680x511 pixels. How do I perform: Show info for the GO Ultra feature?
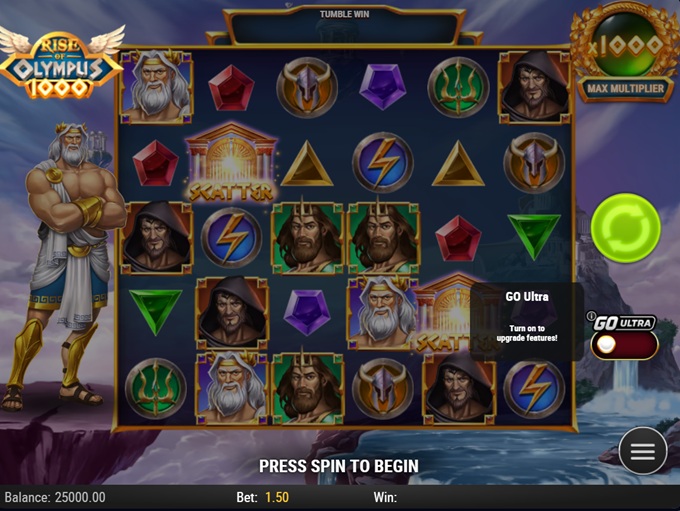591,317
